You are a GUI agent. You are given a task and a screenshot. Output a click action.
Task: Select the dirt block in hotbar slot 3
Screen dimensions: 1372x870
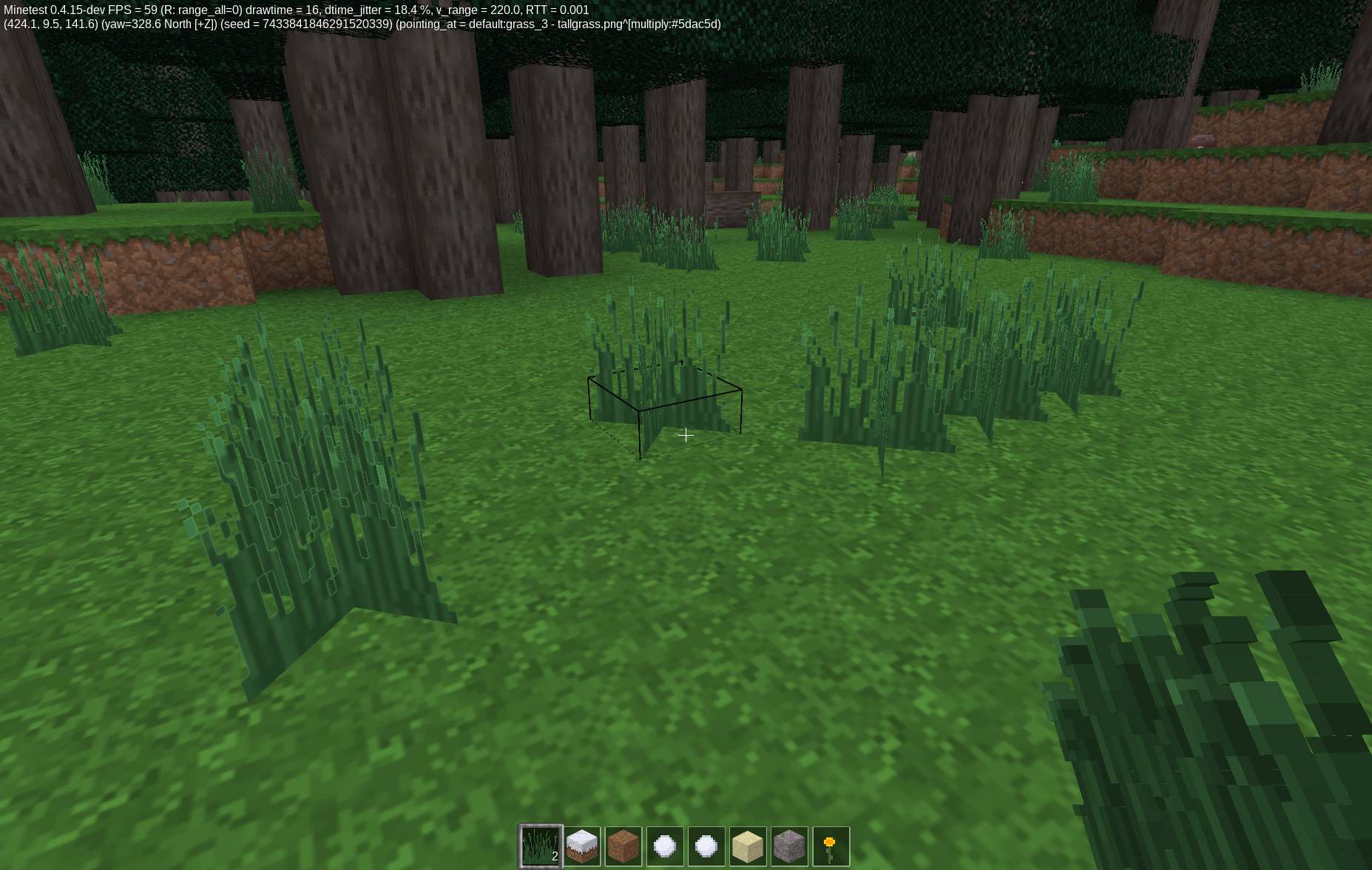(x=625, y=846)
